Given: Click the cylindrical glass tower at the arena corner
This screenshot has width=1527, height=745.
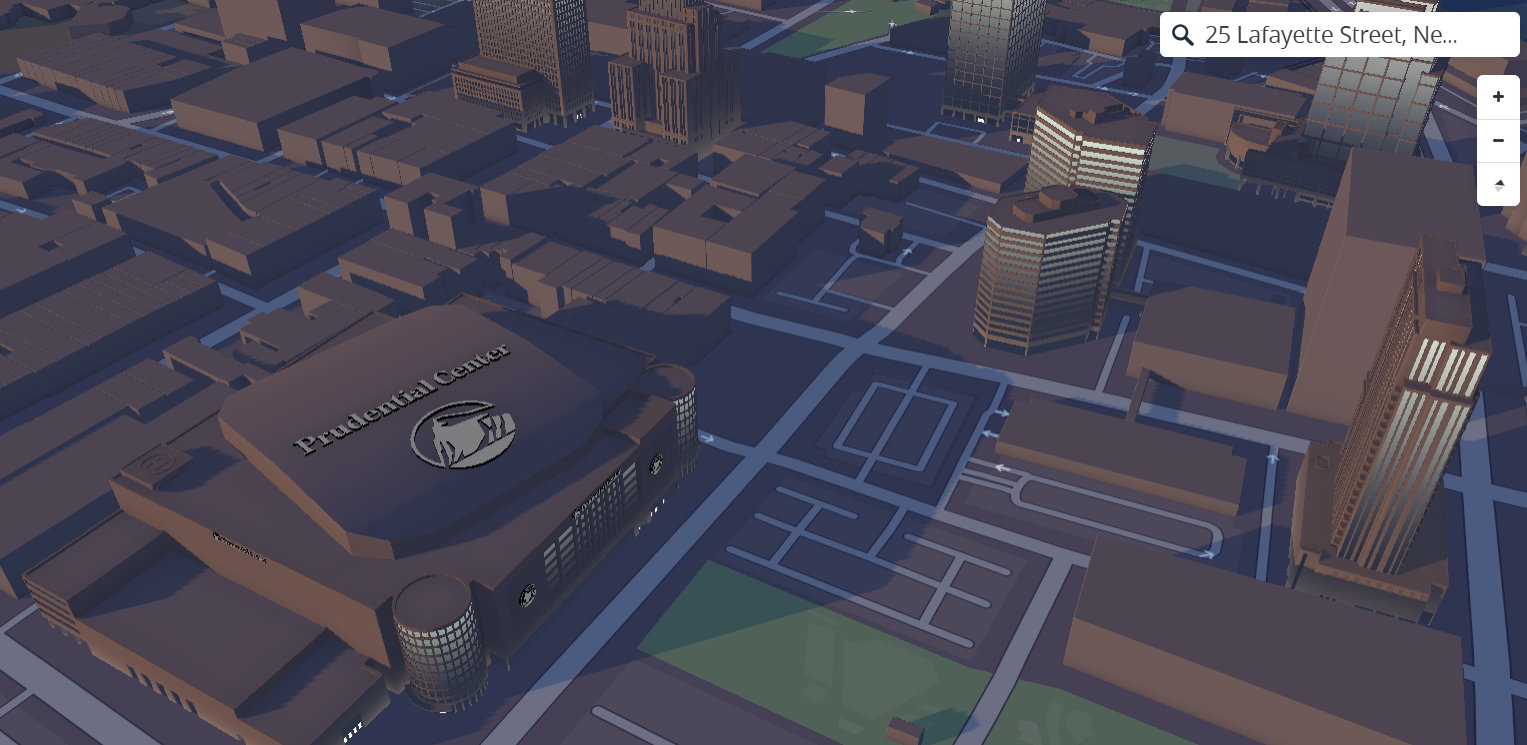Looking at the screenshot, I should [437, 645].
